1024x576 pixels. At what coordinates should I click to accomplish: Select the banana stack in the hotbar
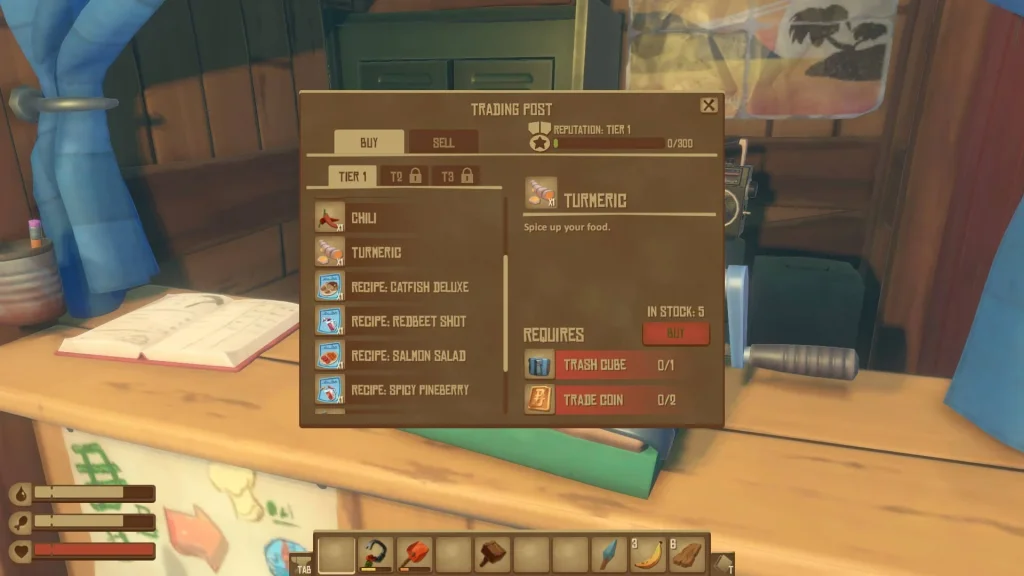pos(649,554)
